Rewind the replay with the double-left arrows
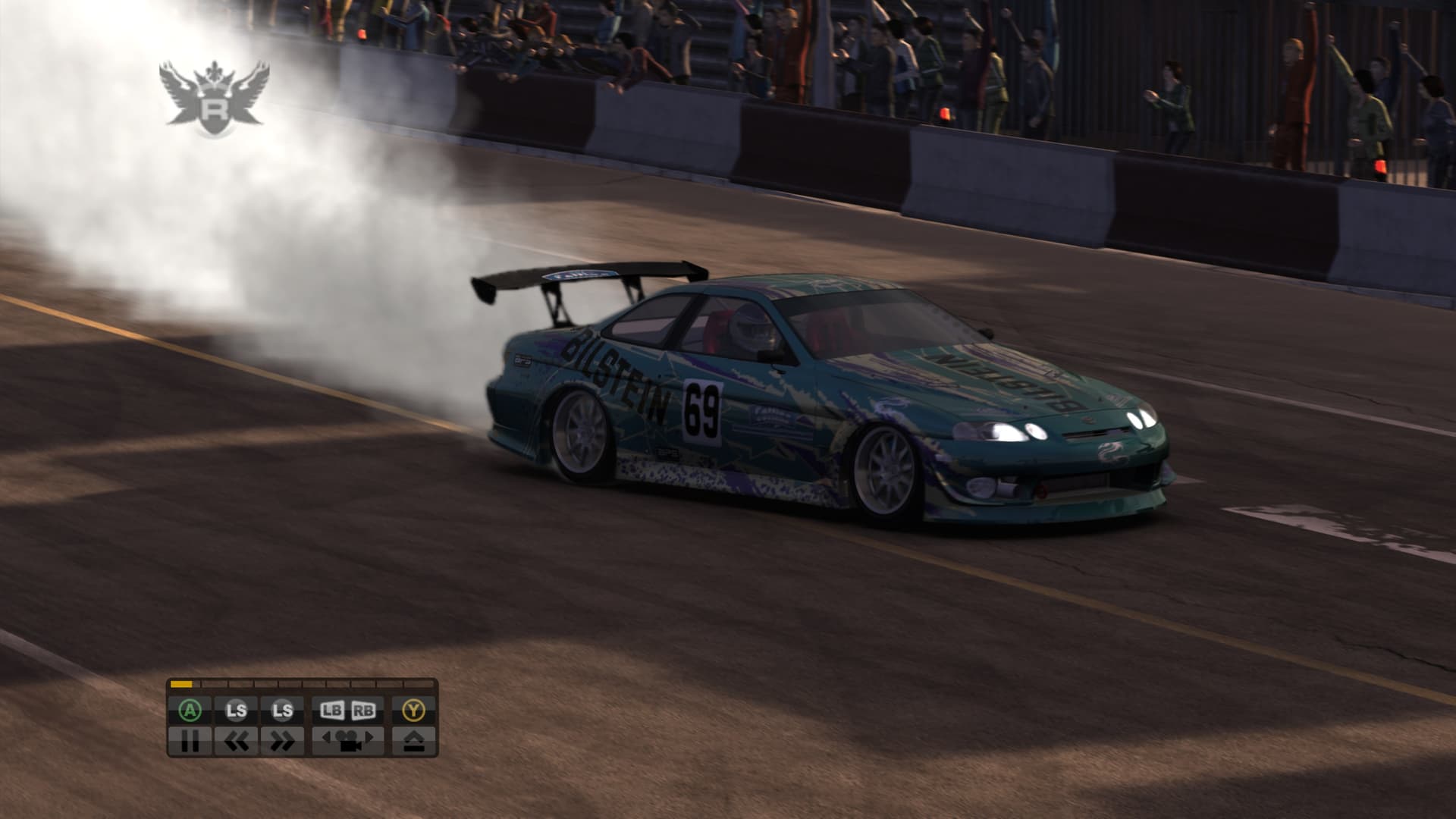 point(237,740)
